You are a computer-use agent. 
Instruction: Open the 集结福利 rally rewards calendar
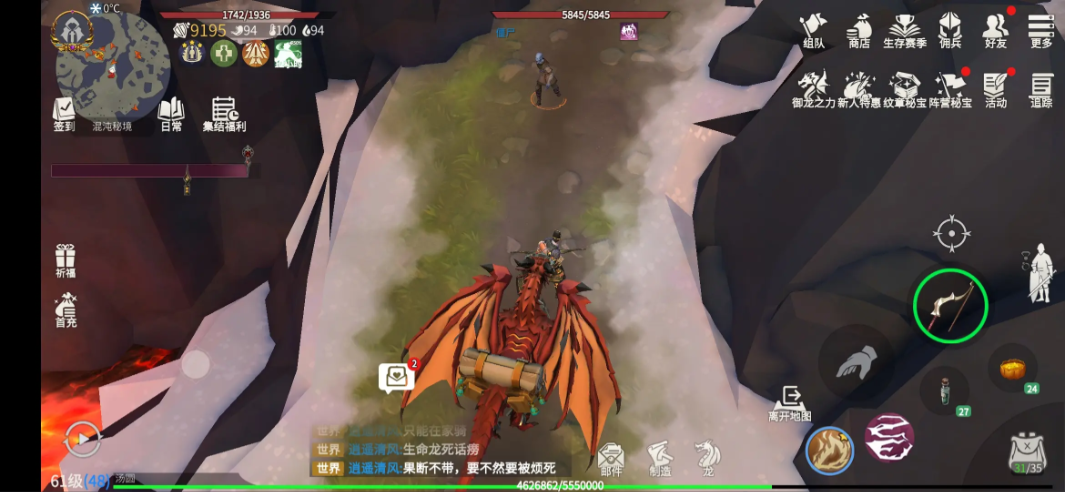click(x=224, y=114)
